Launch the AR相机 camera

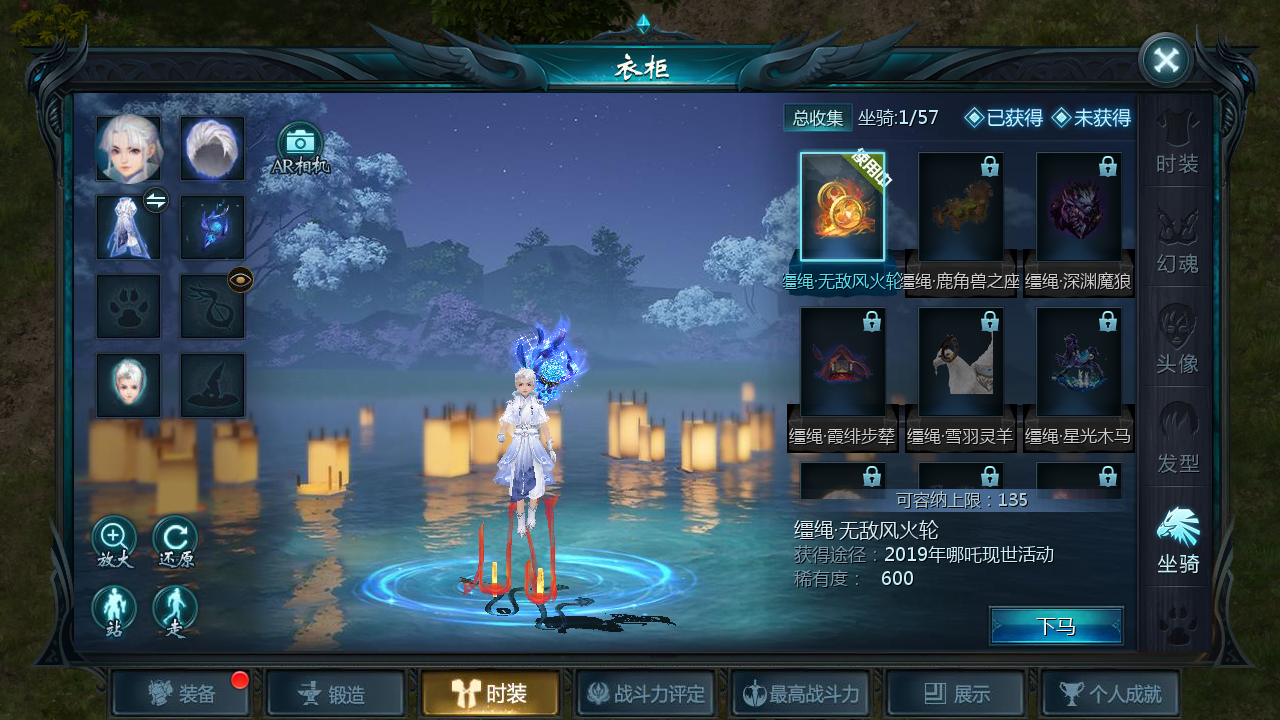300,147
